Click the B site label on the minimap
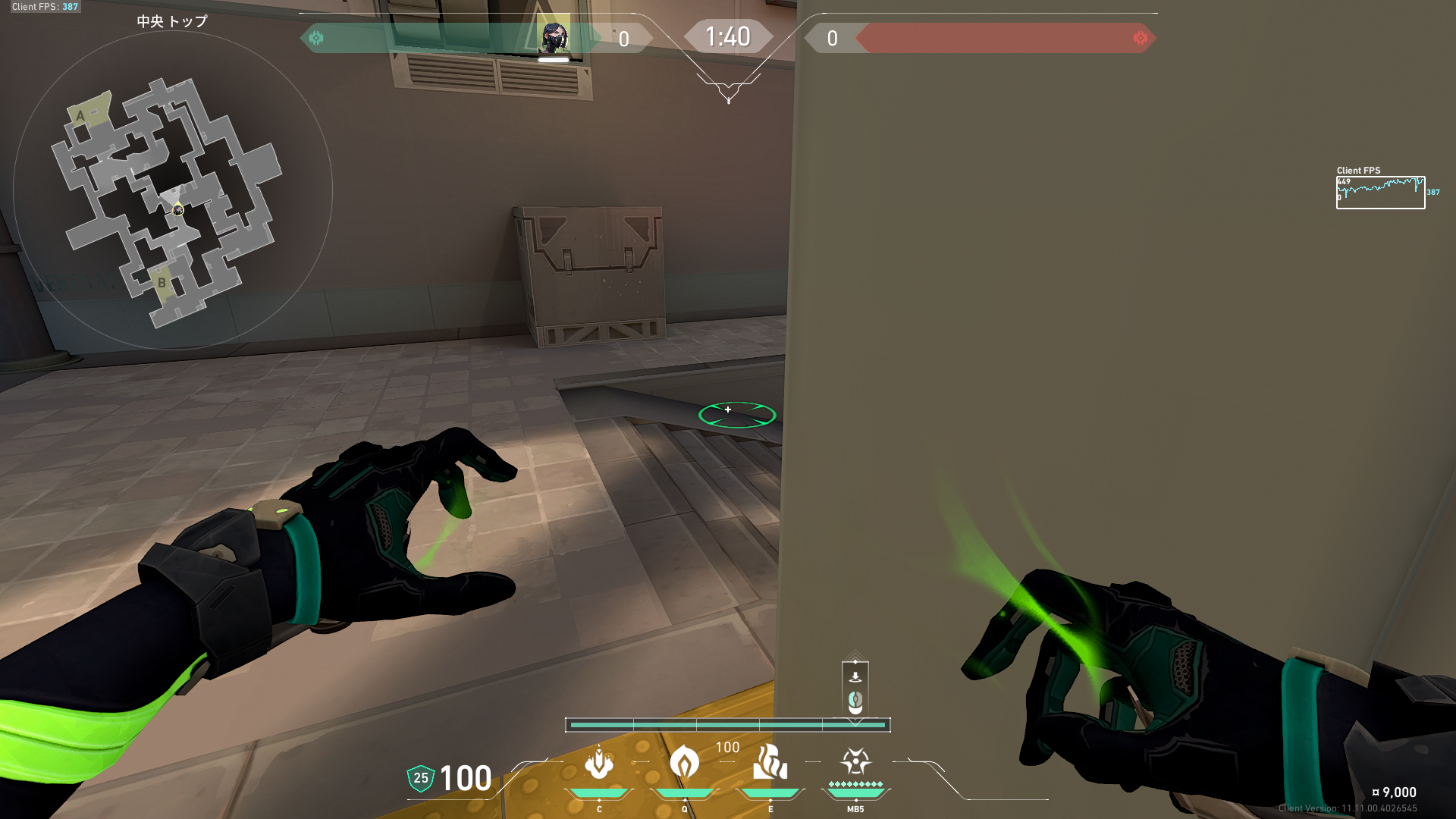 (162, 282)
